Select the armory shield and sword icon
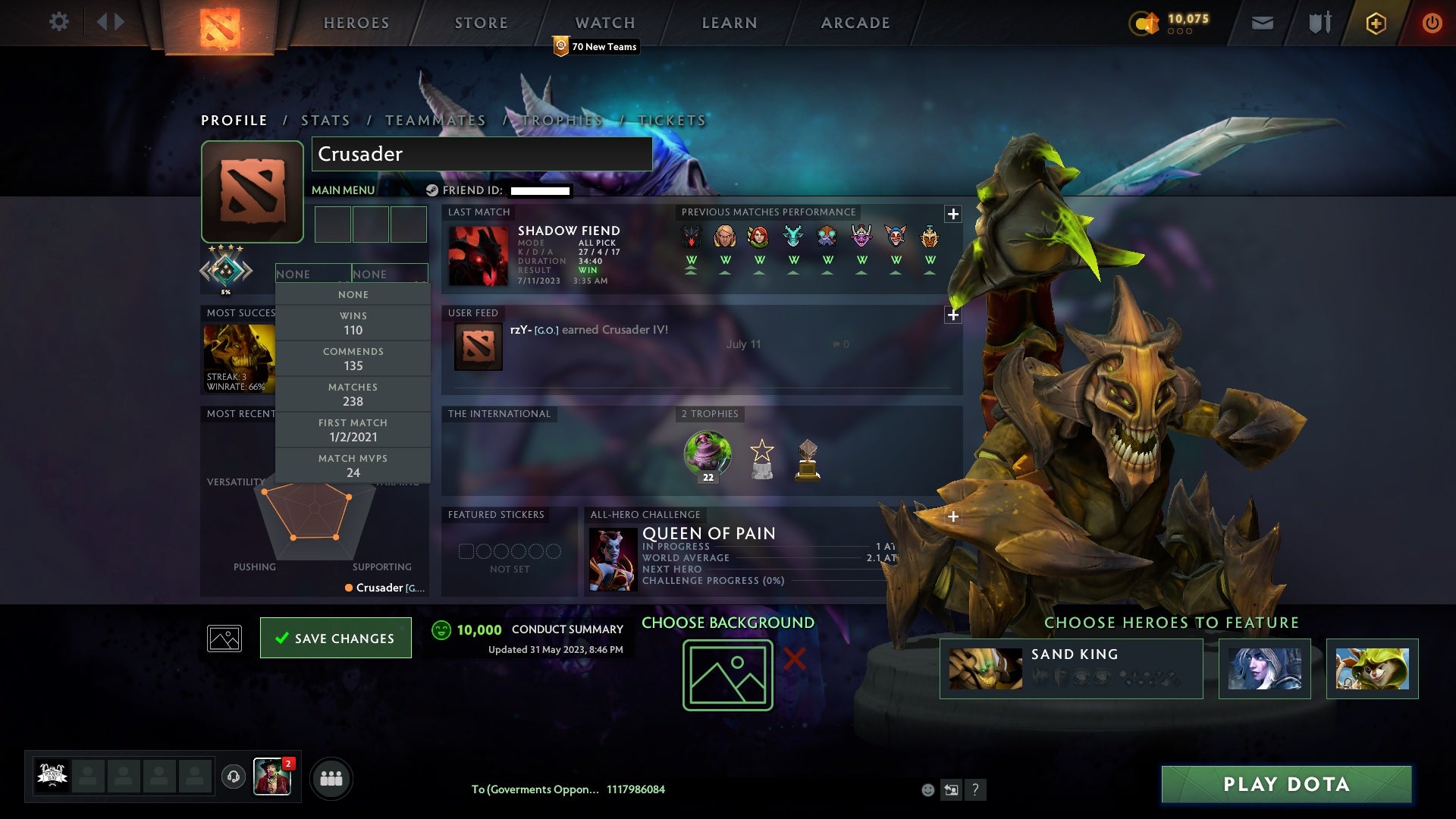1456x819 pixels. 1319,23
